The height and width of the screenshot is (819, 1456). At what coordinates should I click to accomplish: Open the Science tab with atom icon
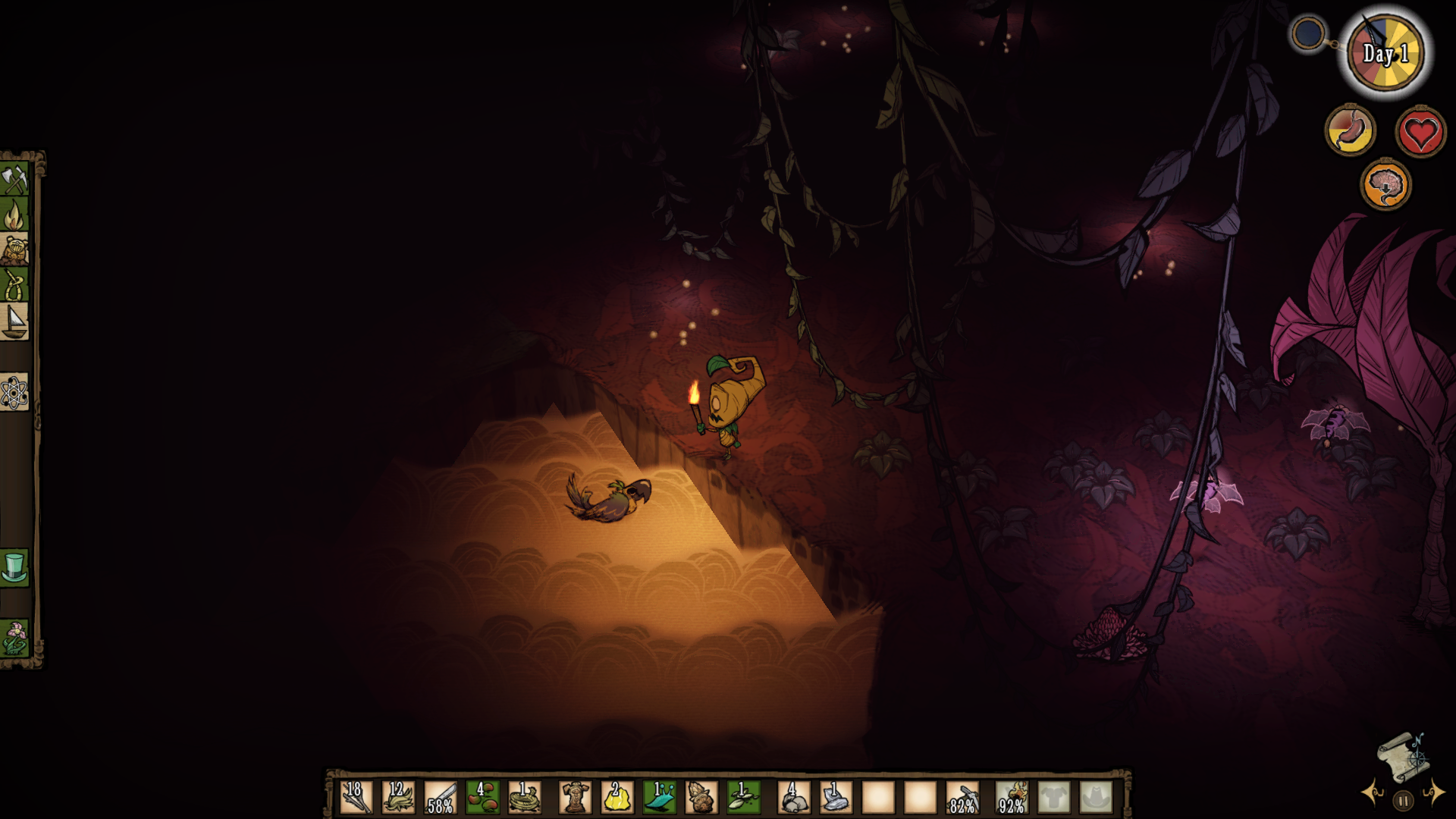click(14, 393)
